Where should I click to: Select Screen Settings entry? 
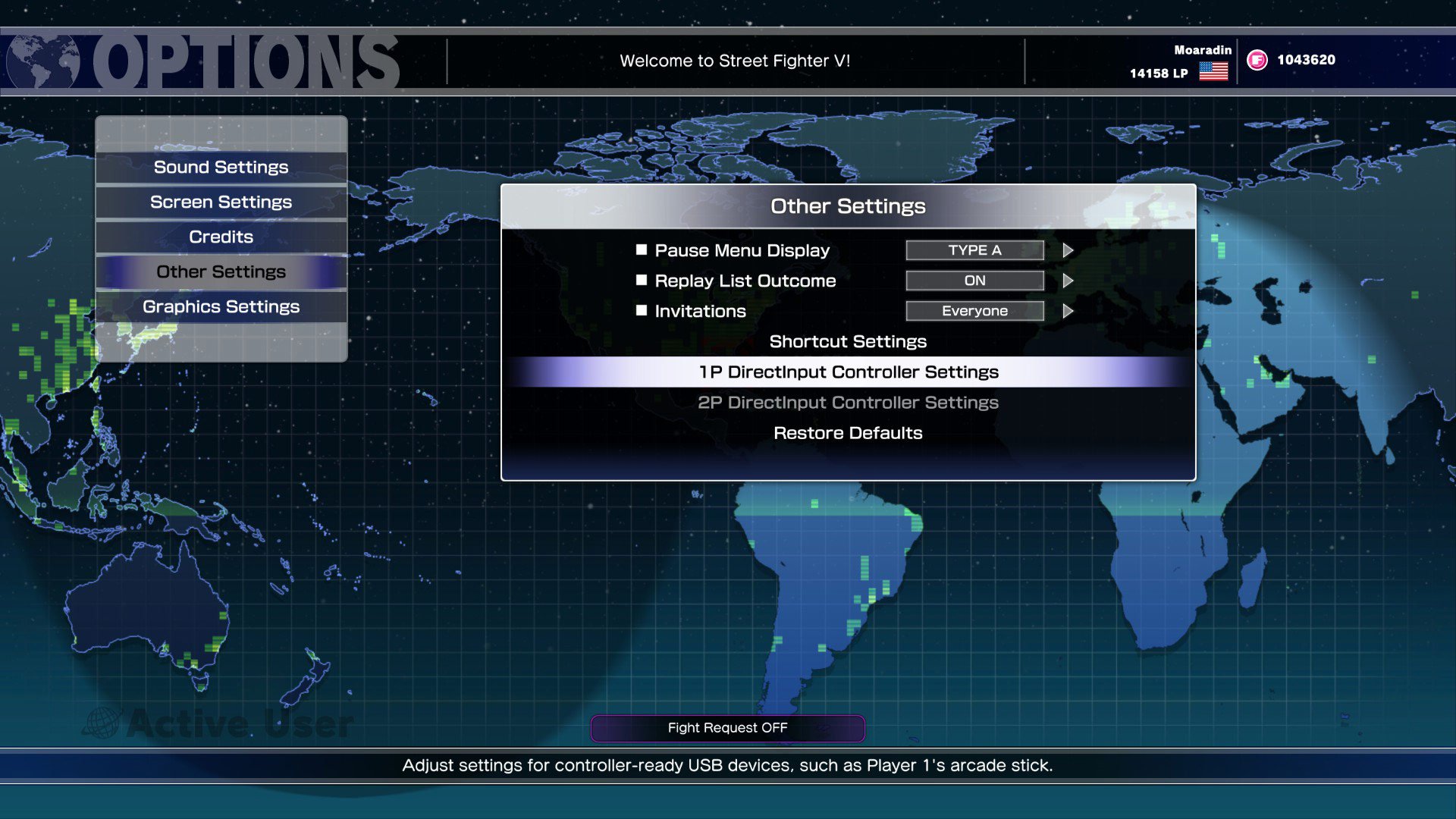click(x=221, y=202)
